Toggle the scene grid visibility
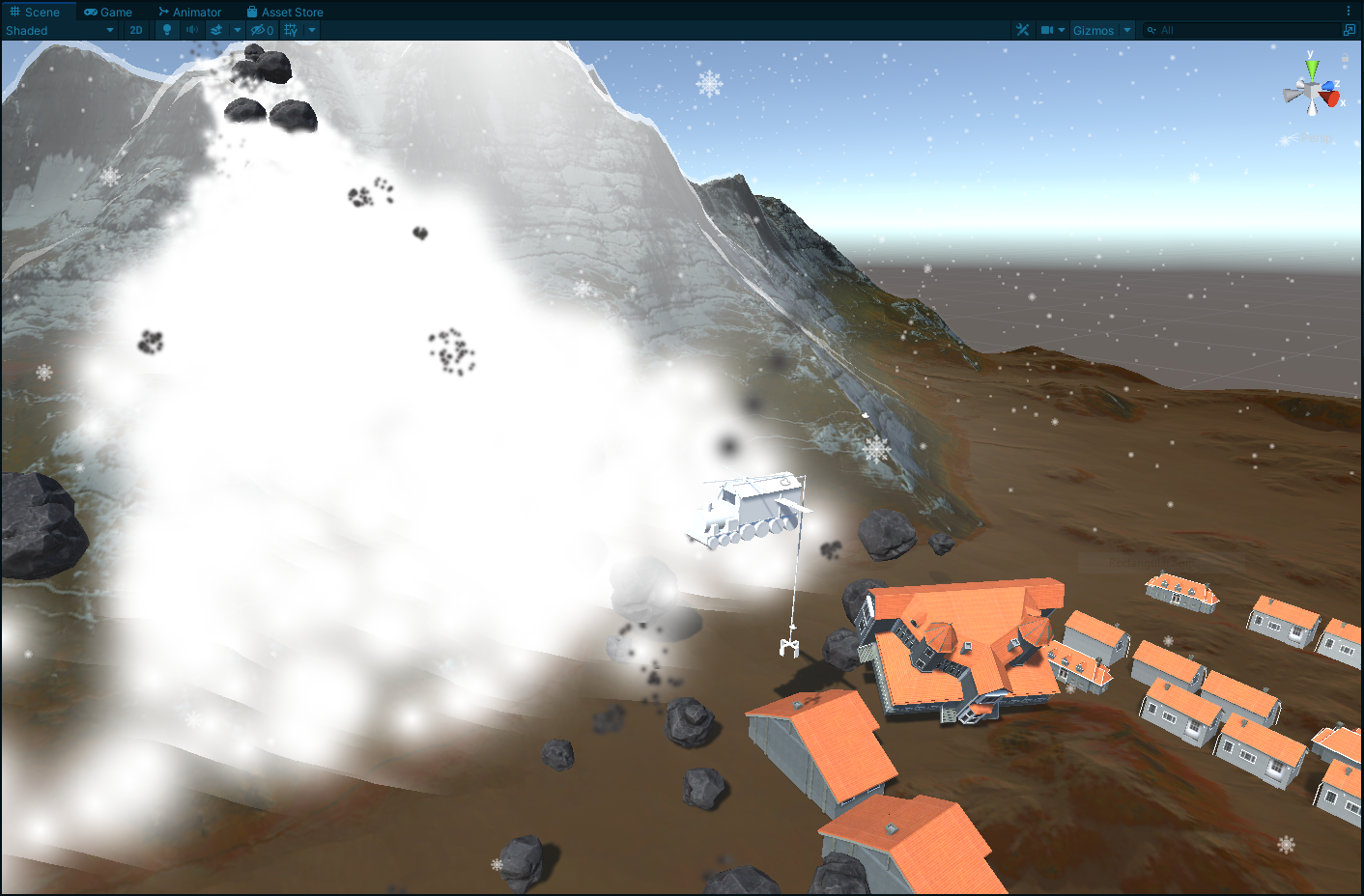Screen dimensions: 1364x896 click(291, 30)
